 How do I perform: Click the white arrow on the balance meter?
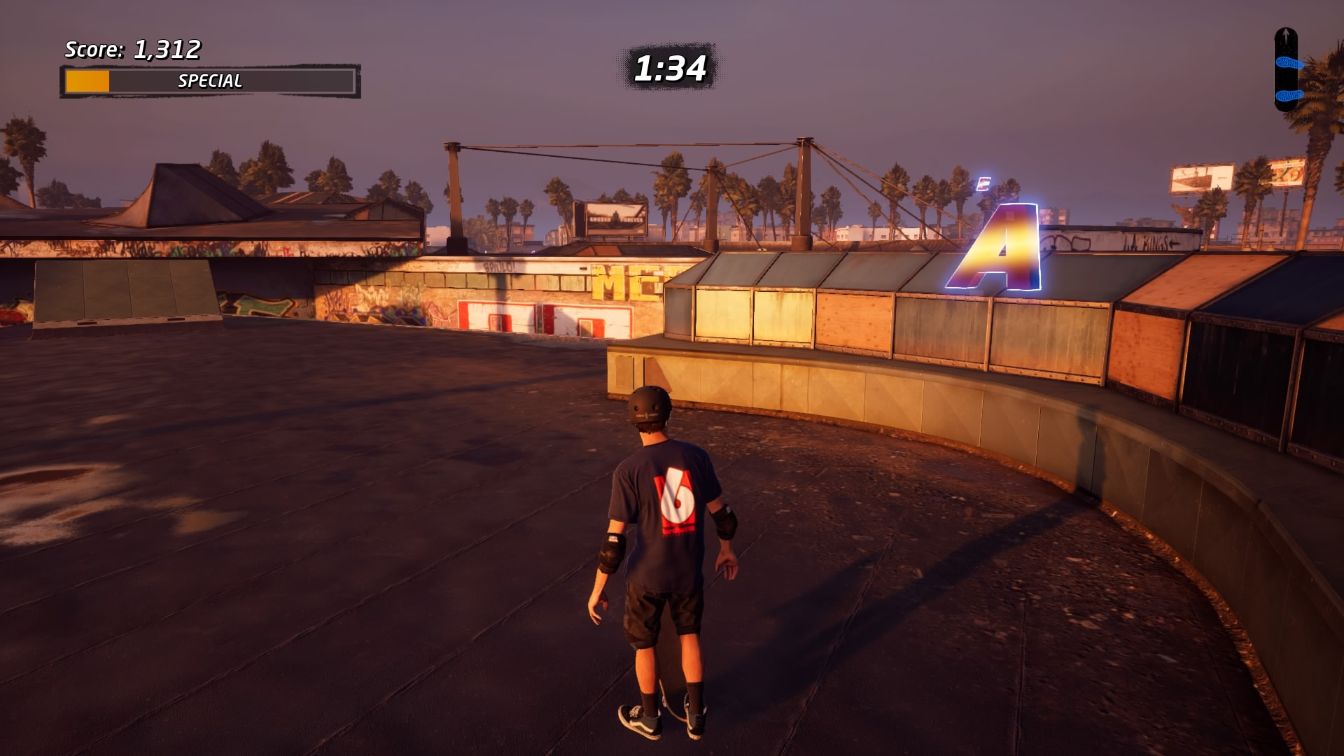(1284, 33)
